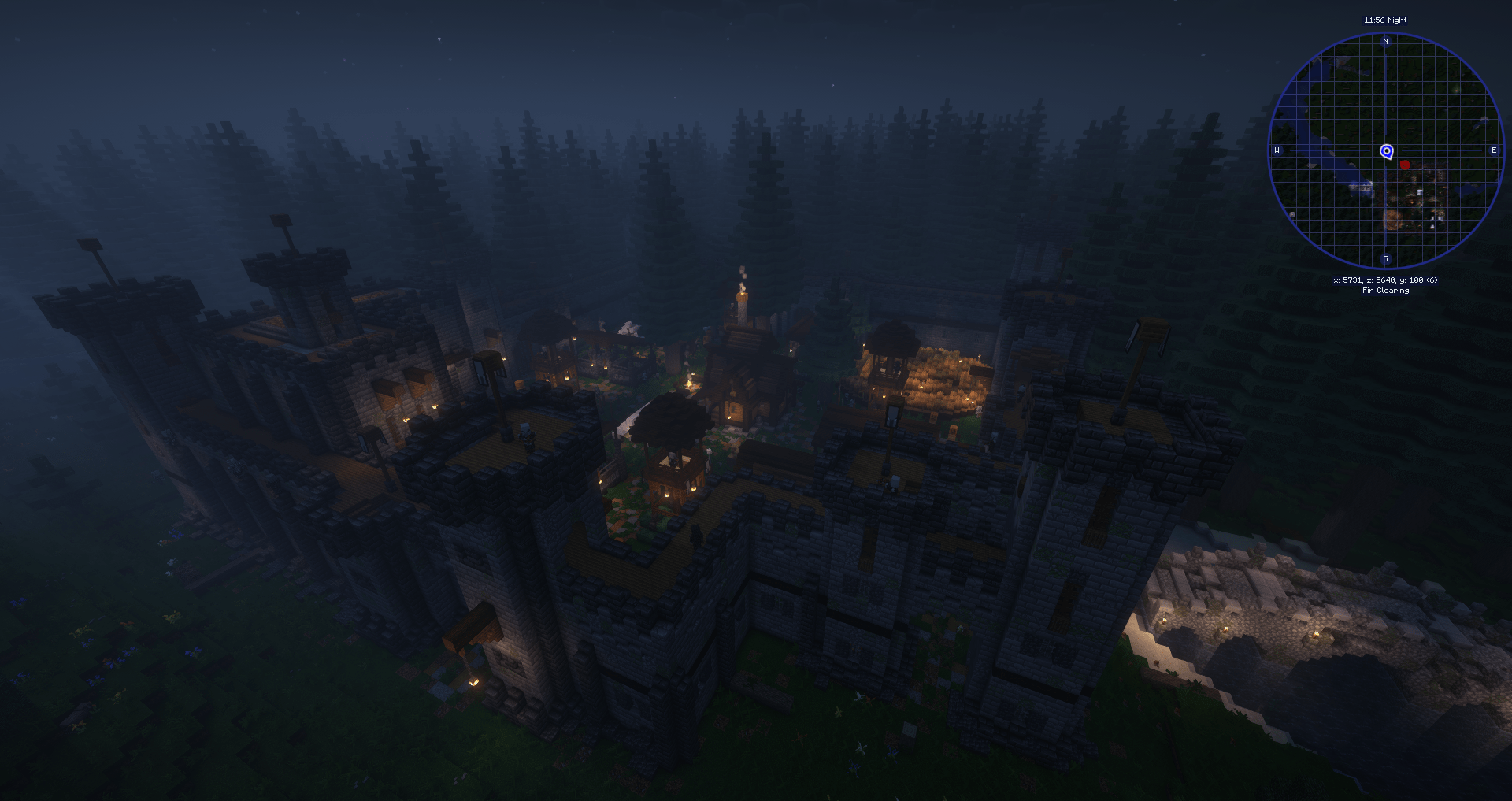Screen dimensions: 1512x801
Task: Click the S compass marker on the minimap
Action: (x=1385, y=258)
